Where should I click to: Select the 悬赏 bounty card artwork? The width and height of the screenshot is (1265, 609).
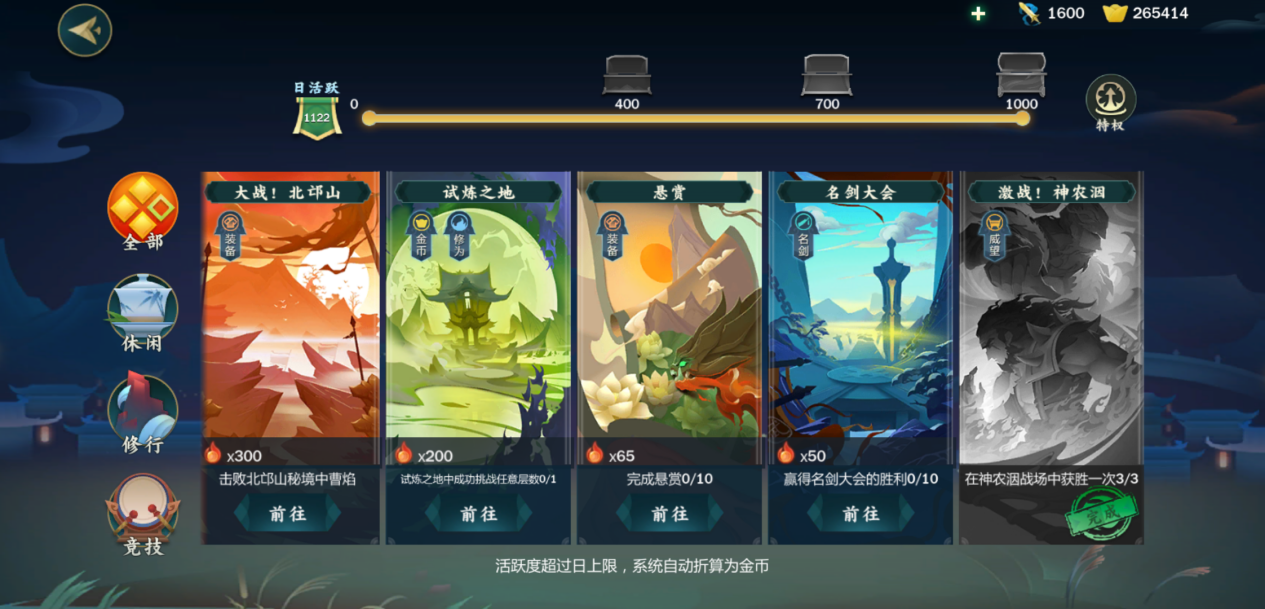click(x=670, y=320)
